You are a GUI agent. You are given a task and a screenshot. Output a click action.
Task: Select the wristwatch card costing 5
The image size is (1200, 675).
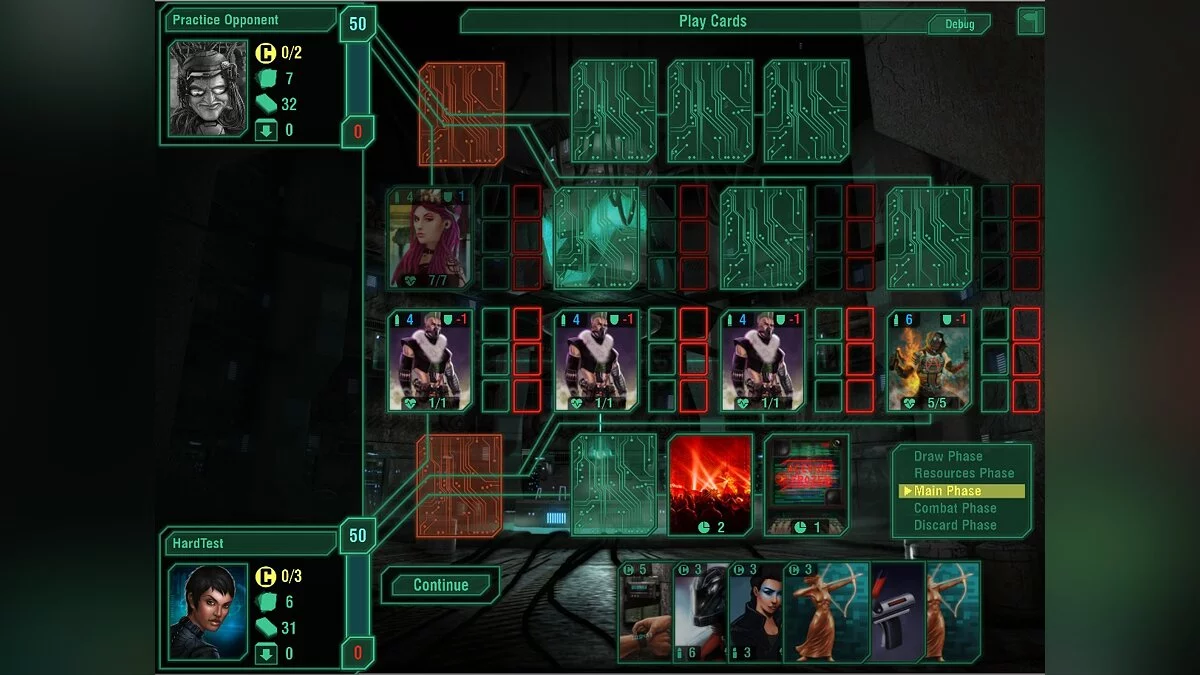click(x=643, y=612)
